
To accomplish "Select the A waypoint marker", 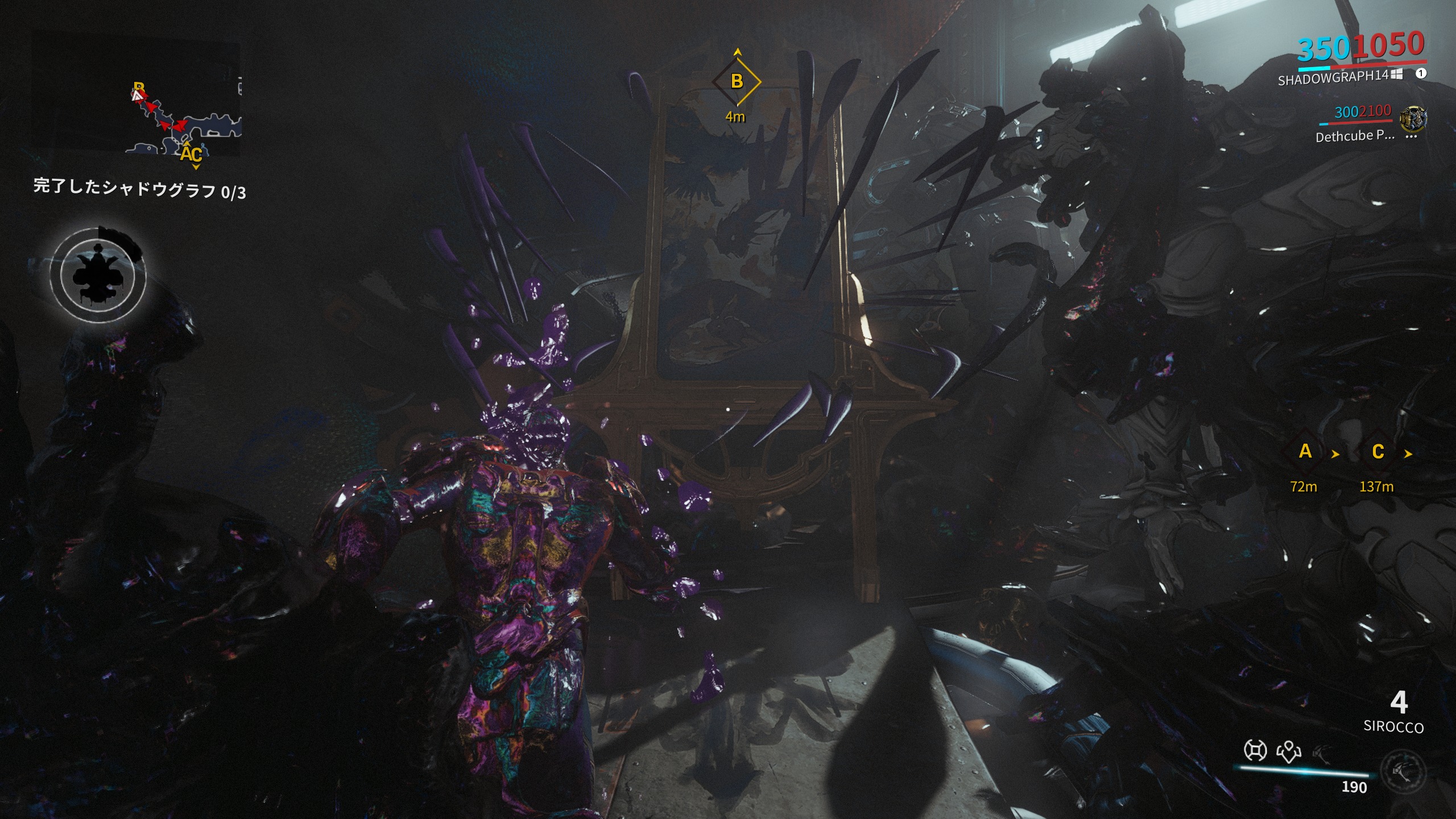I will click(1305, 452).
